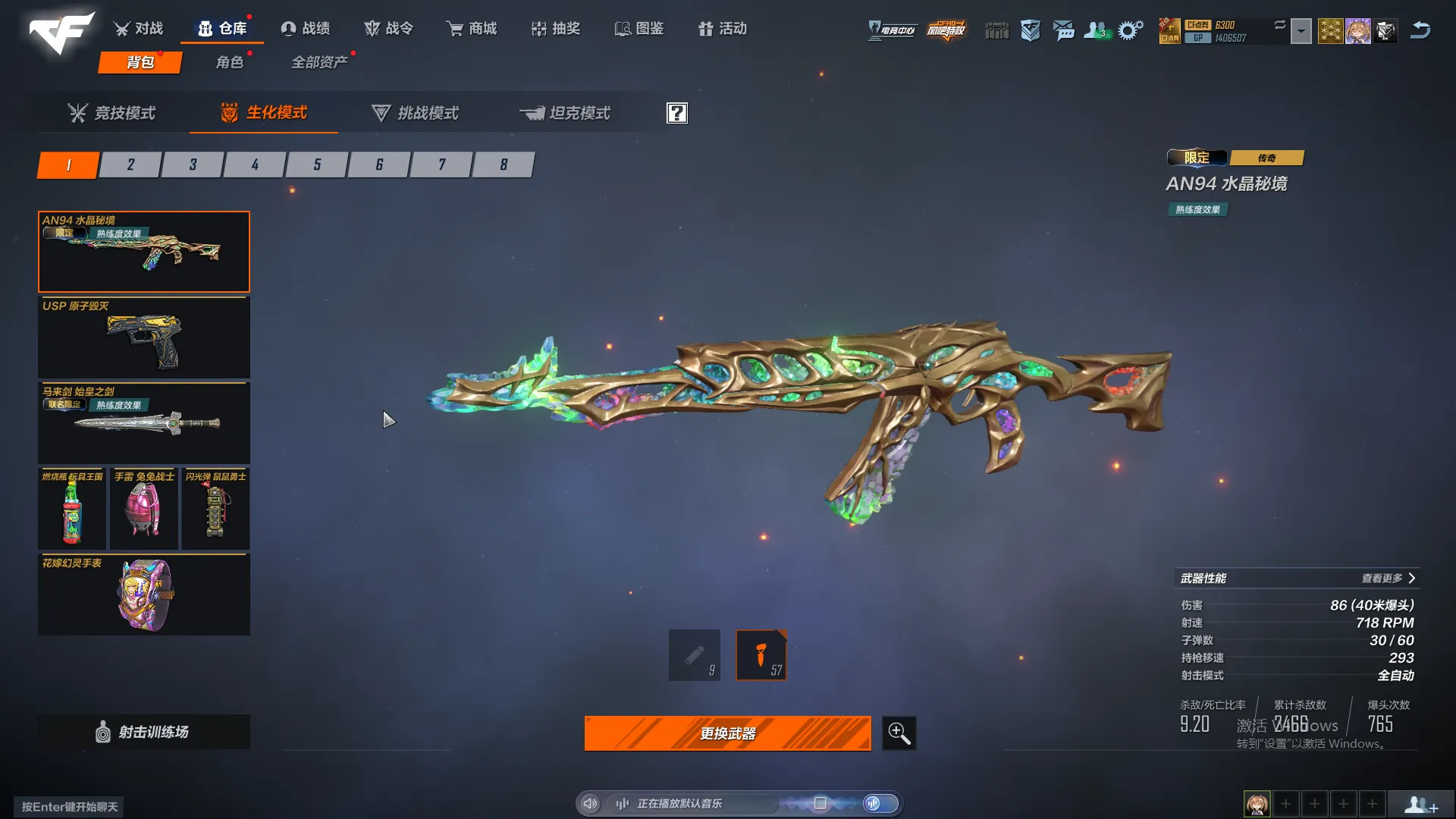The height and width of the screenshot is (819, 1456).
Task: Choose the 马来剑 始皇之剑 melee slot
Action: point(144,422)
